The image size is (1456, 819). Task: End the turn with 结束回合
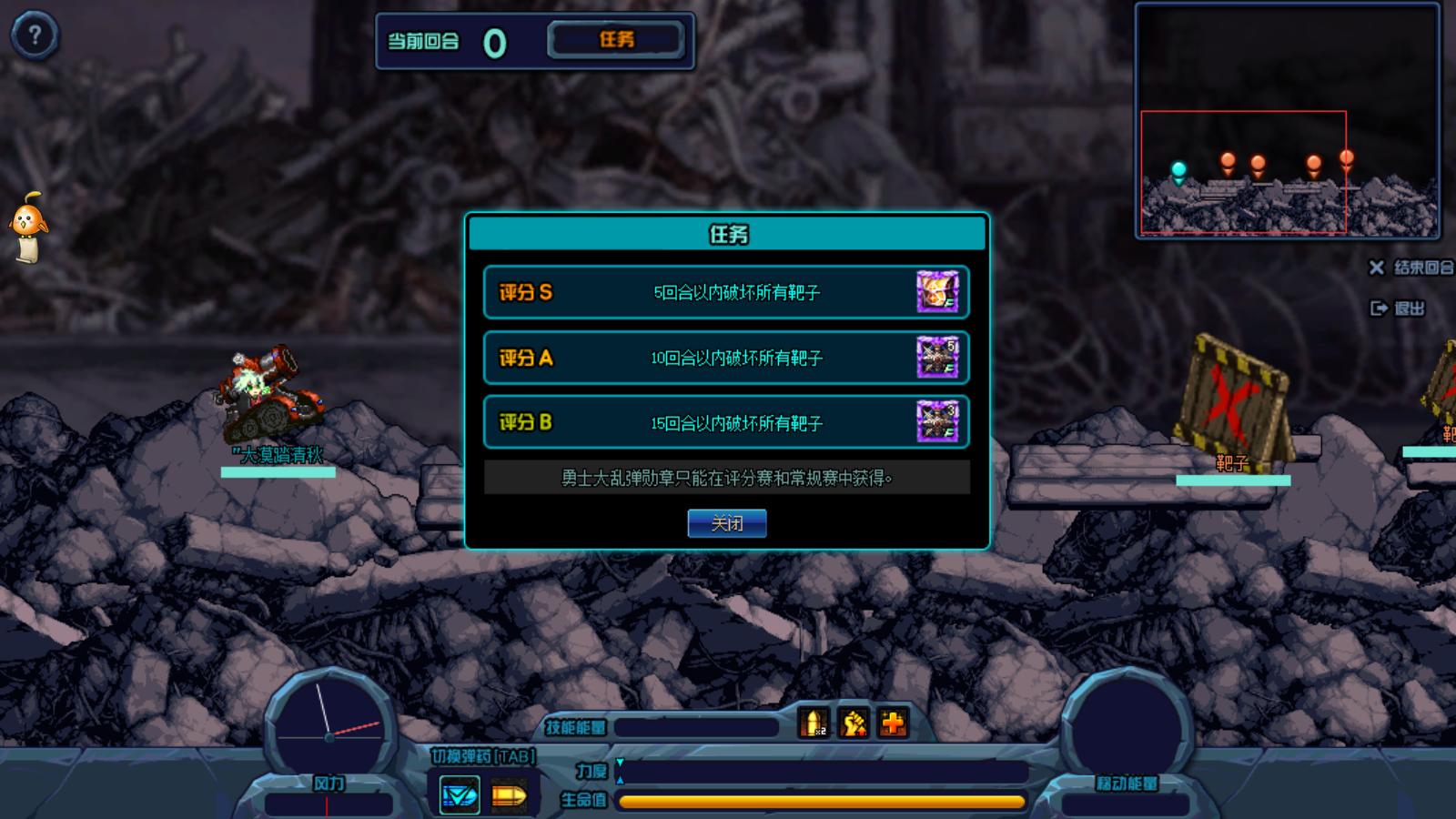pyautogui.click(x=1412, y=268)
